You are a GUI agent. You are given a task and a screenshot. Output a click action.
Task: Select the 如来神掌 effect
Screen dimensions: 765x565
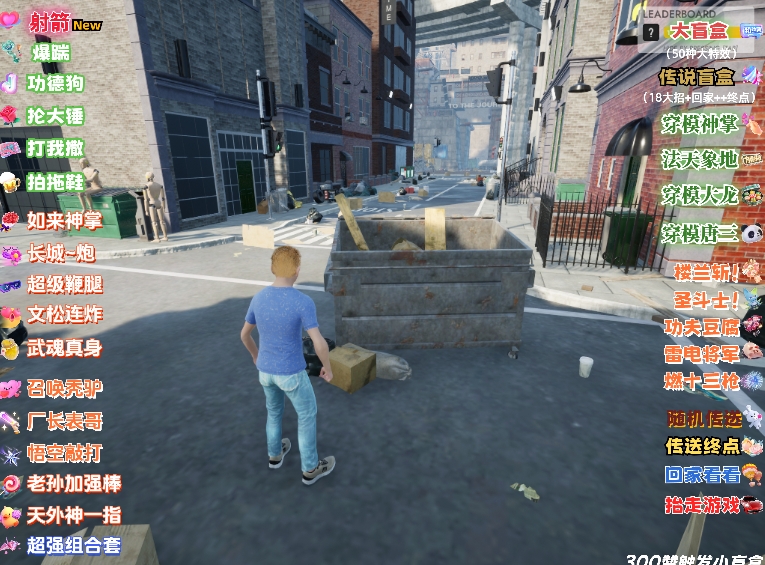[x=64, y=221]
